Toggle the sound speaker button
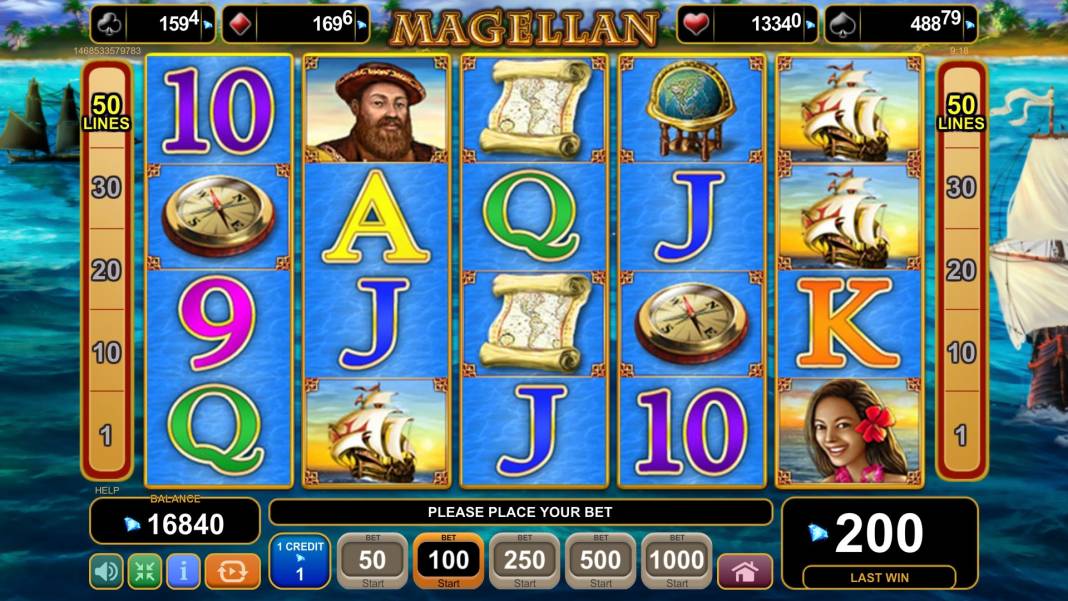This screenshot has height=601, width=1068. (x=106, y=571)
